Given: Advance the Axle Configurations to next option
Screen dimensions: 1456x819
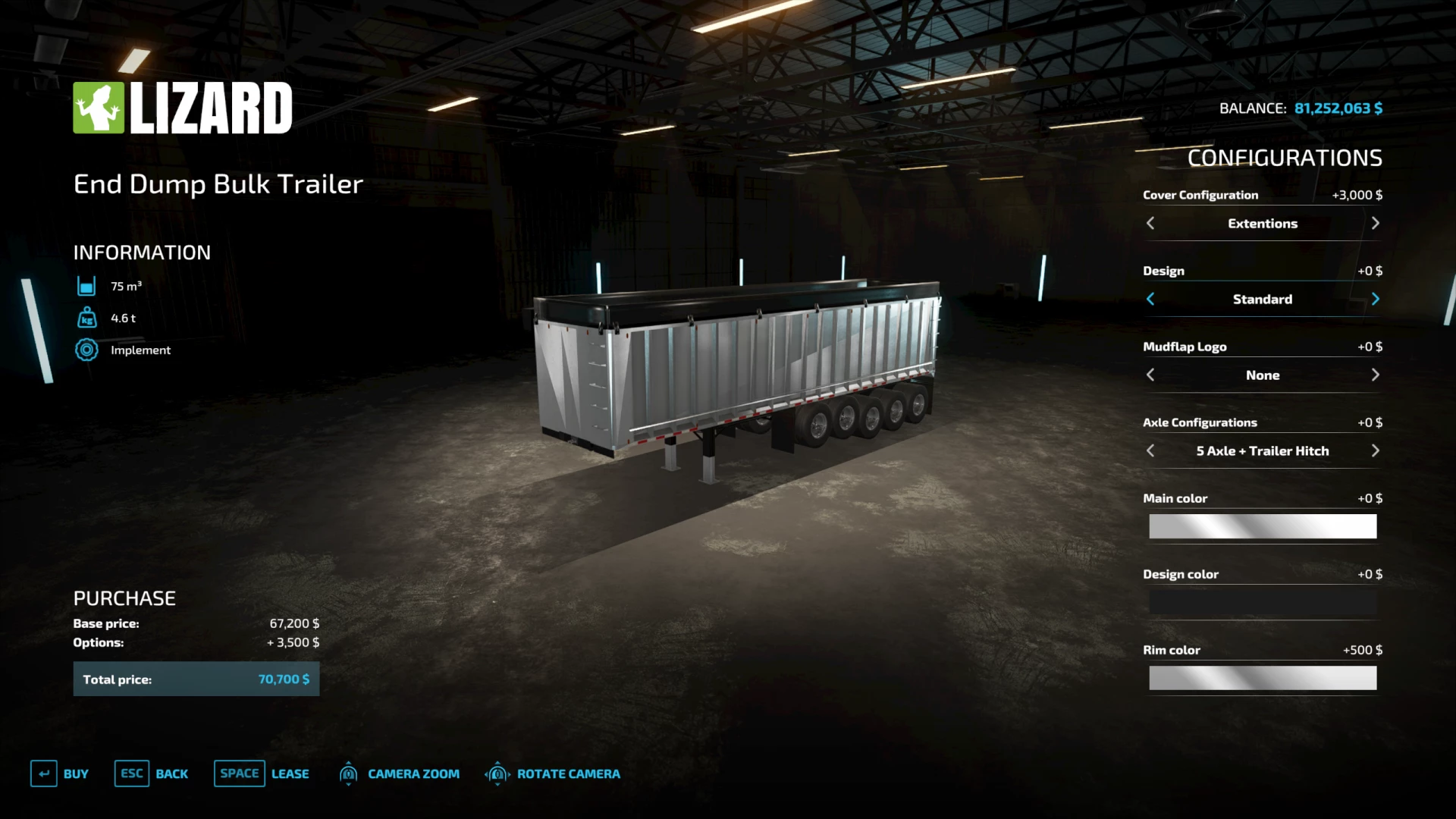Looking at the screenshot, I should pyautogui.click(x=1376, y=450).
